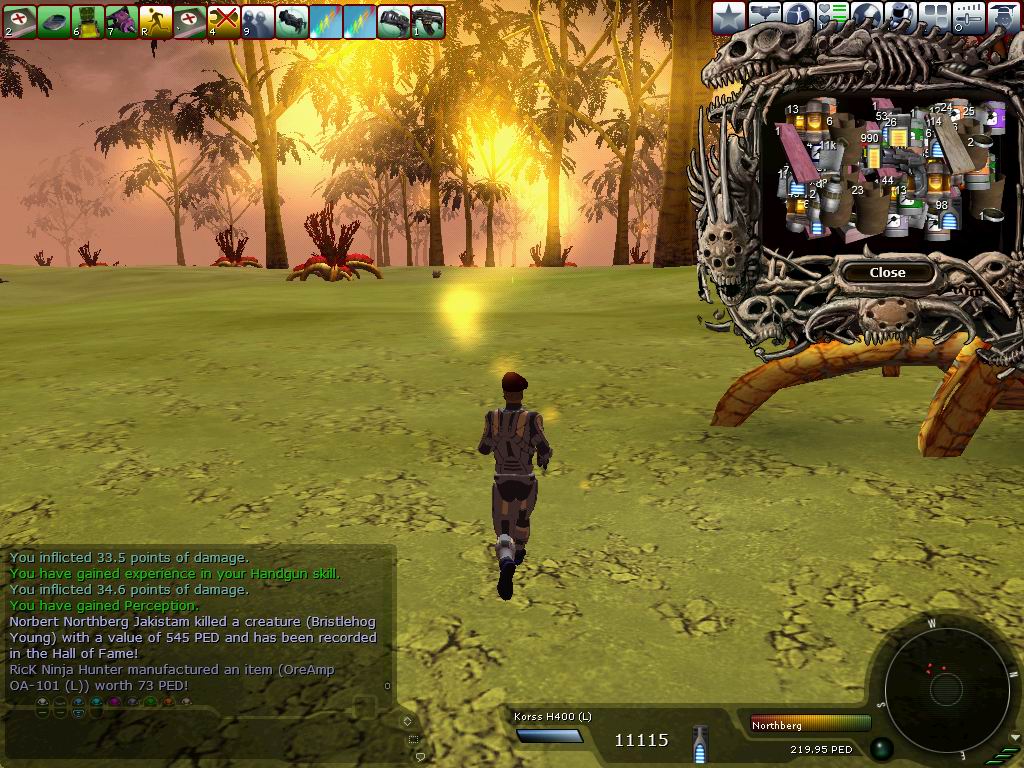Select the crossed-out wrench hotbar slot
The image size is (1024, 768).
[223, 21]
